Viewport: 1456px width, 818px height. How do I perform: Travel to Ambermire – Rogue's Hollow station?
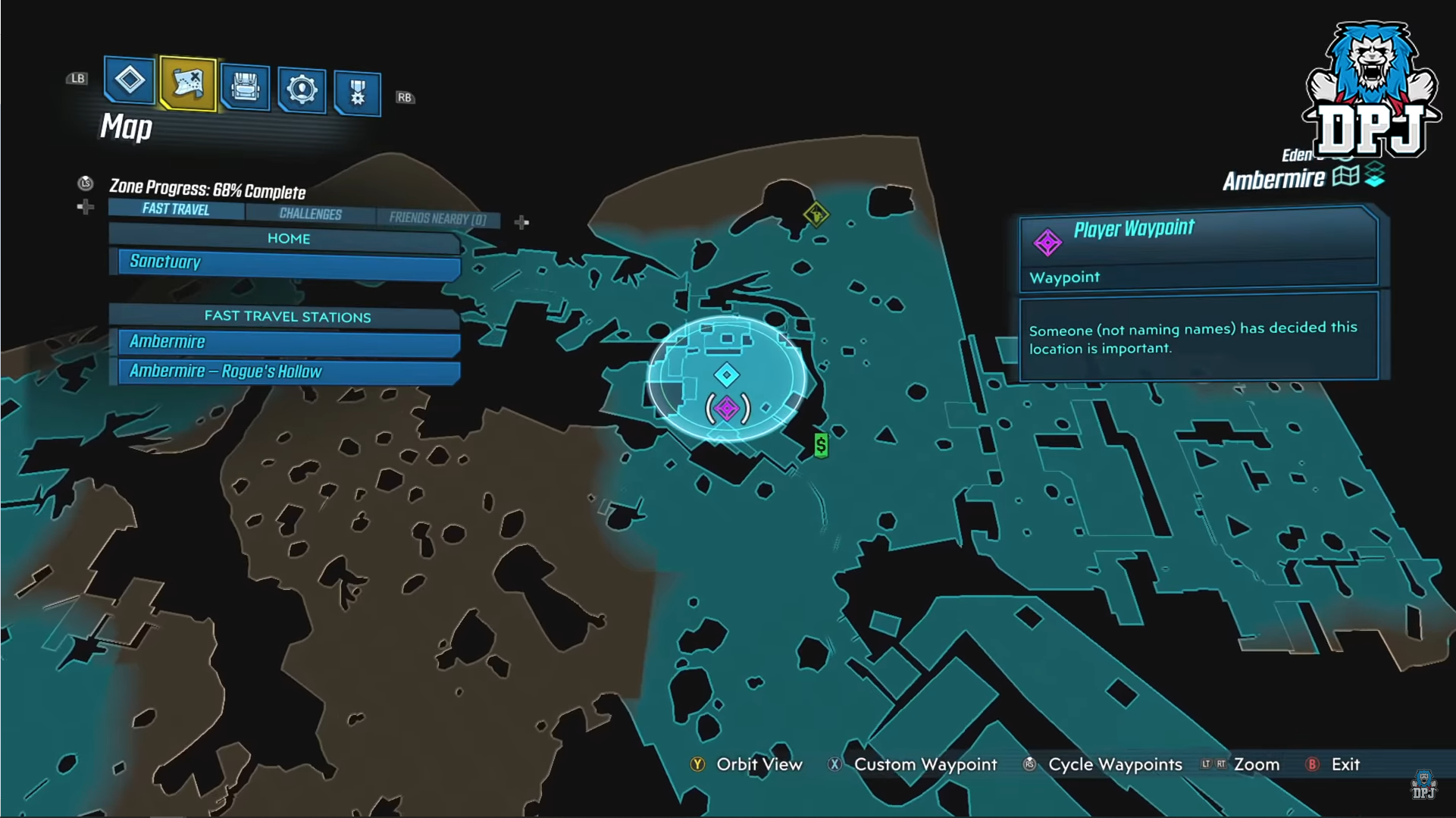288,371
